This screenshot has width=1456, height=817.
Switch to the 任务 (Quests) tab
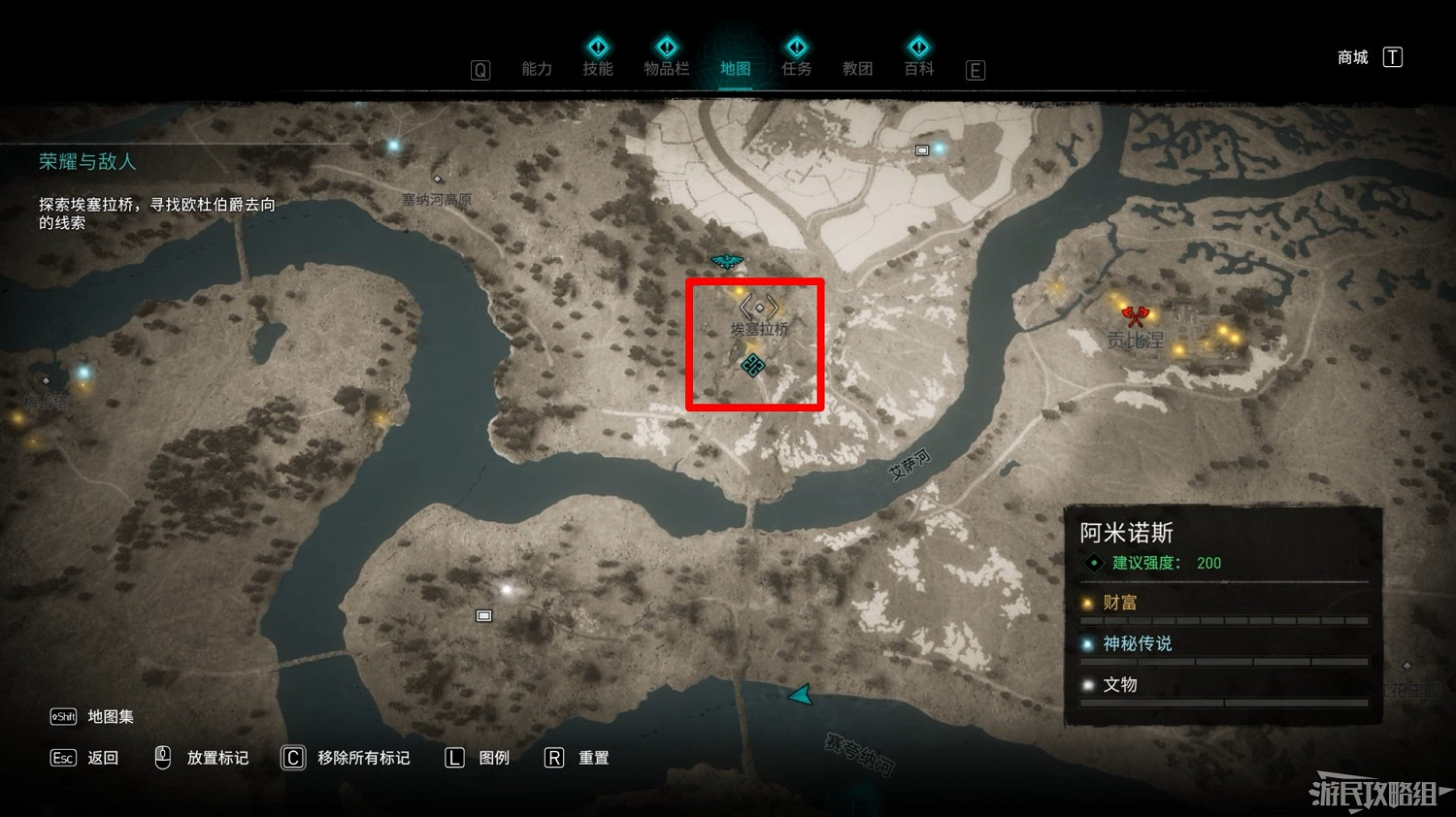click(796, 69)
